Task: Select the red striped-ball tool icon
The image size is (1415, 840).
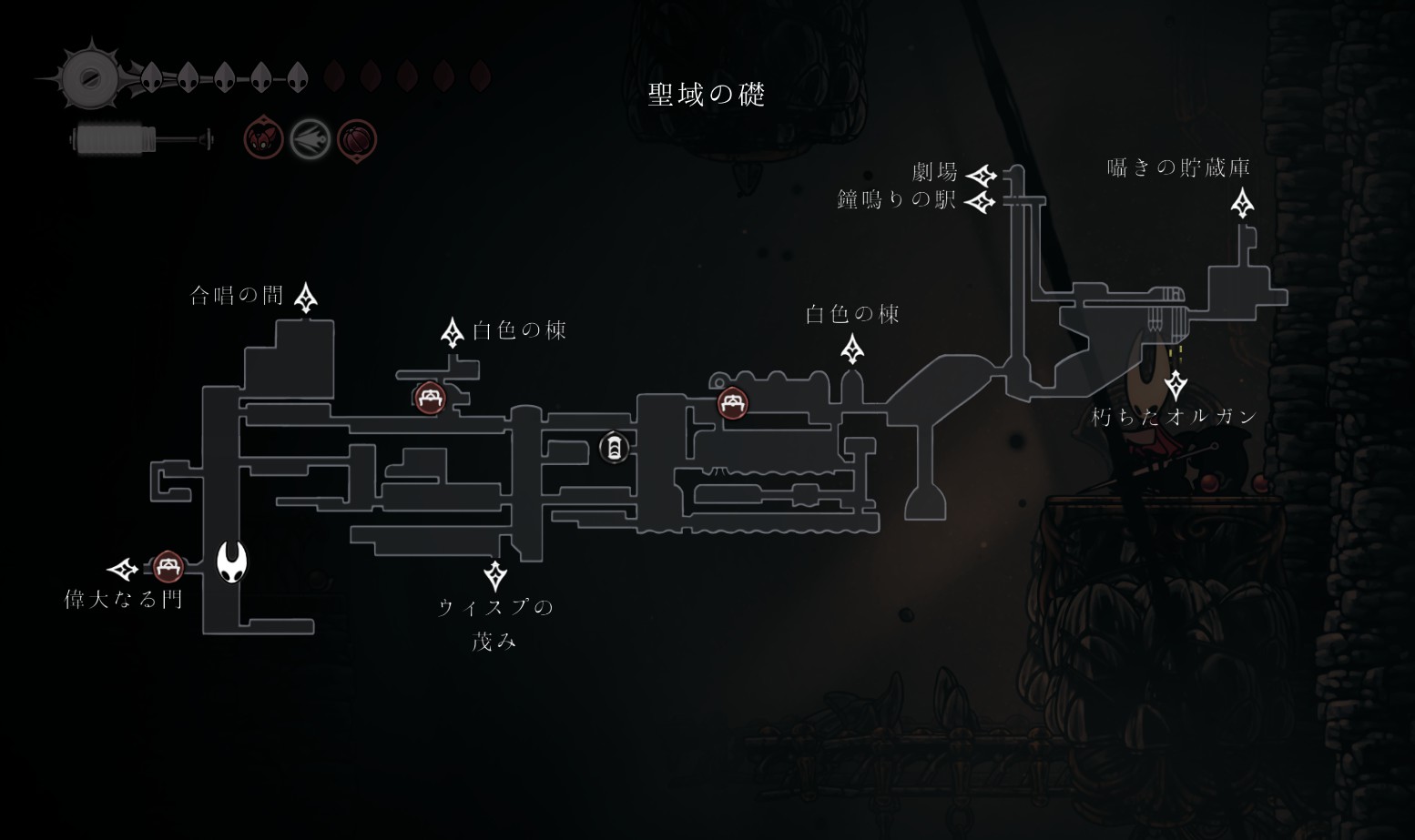Action: coord(356,140)
